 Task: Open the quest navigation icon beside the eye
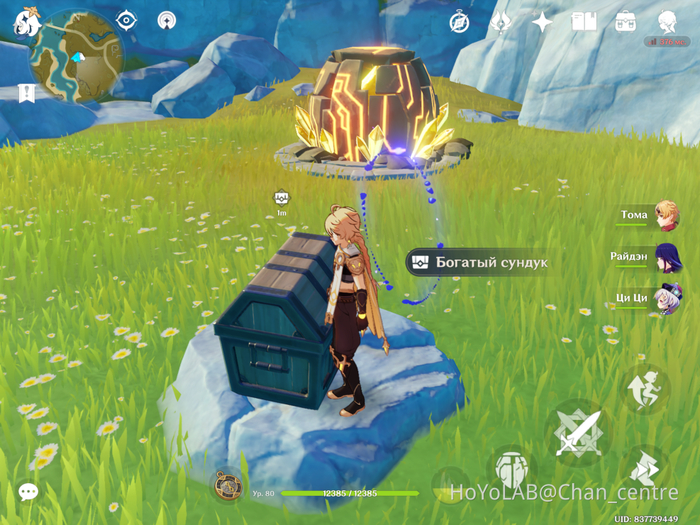166,19
